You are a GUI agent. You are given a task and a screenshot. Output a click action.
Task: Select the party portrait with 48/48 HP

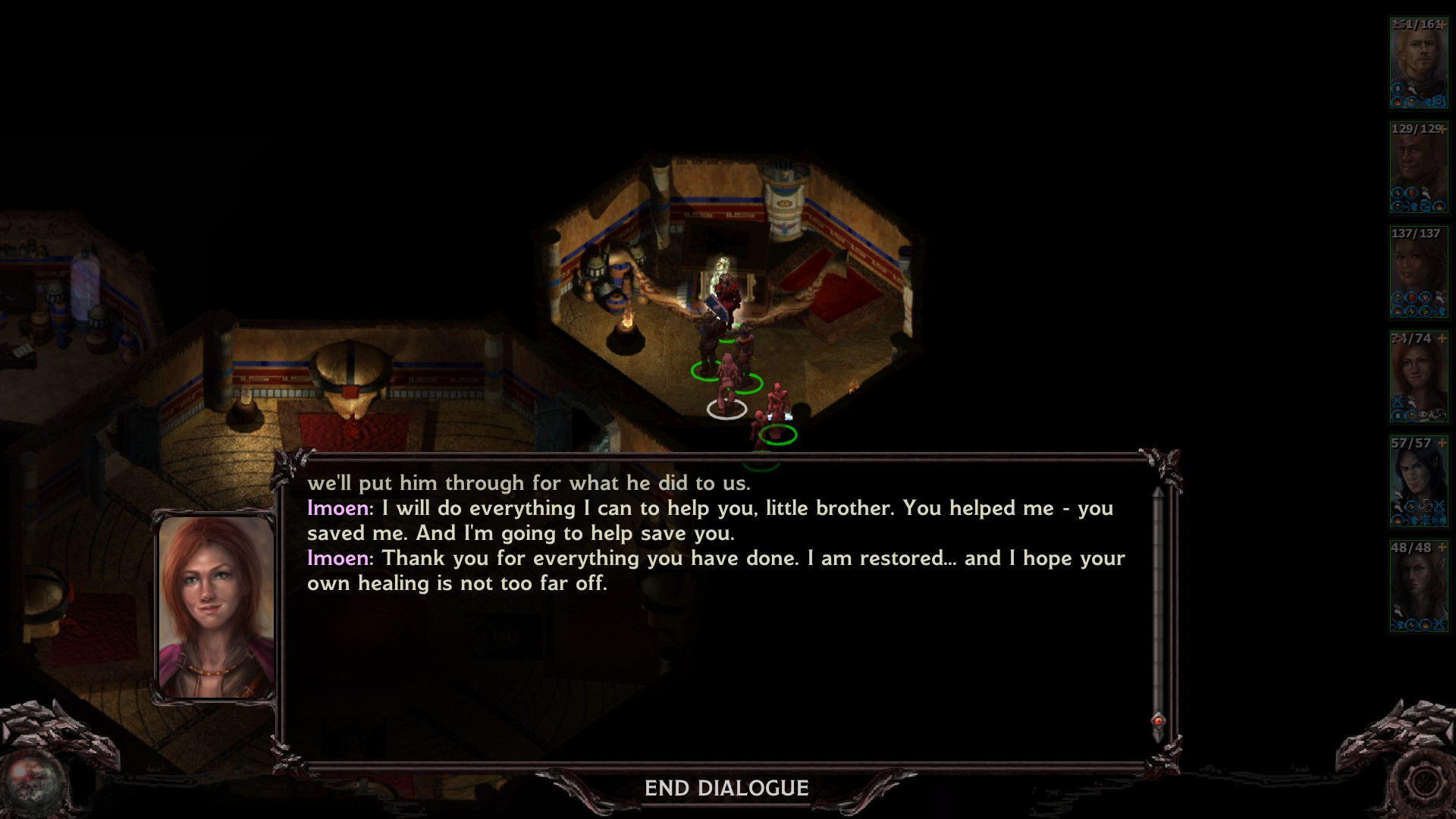point(1418,586)
